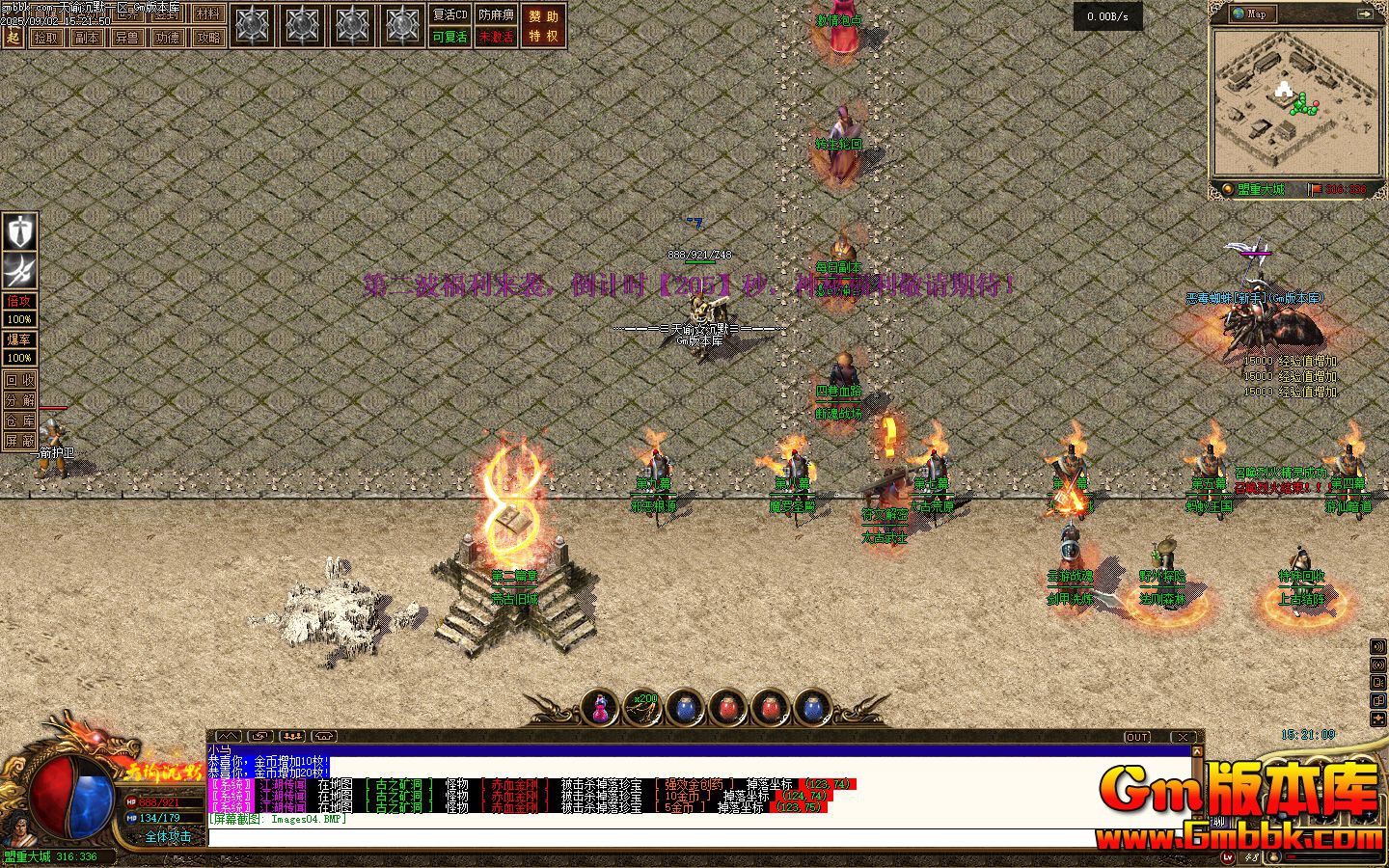The width and height of the screenshot is (1389, 868).
Task: Open the 捡取 pickup settings button
Action: click(45, 38)
